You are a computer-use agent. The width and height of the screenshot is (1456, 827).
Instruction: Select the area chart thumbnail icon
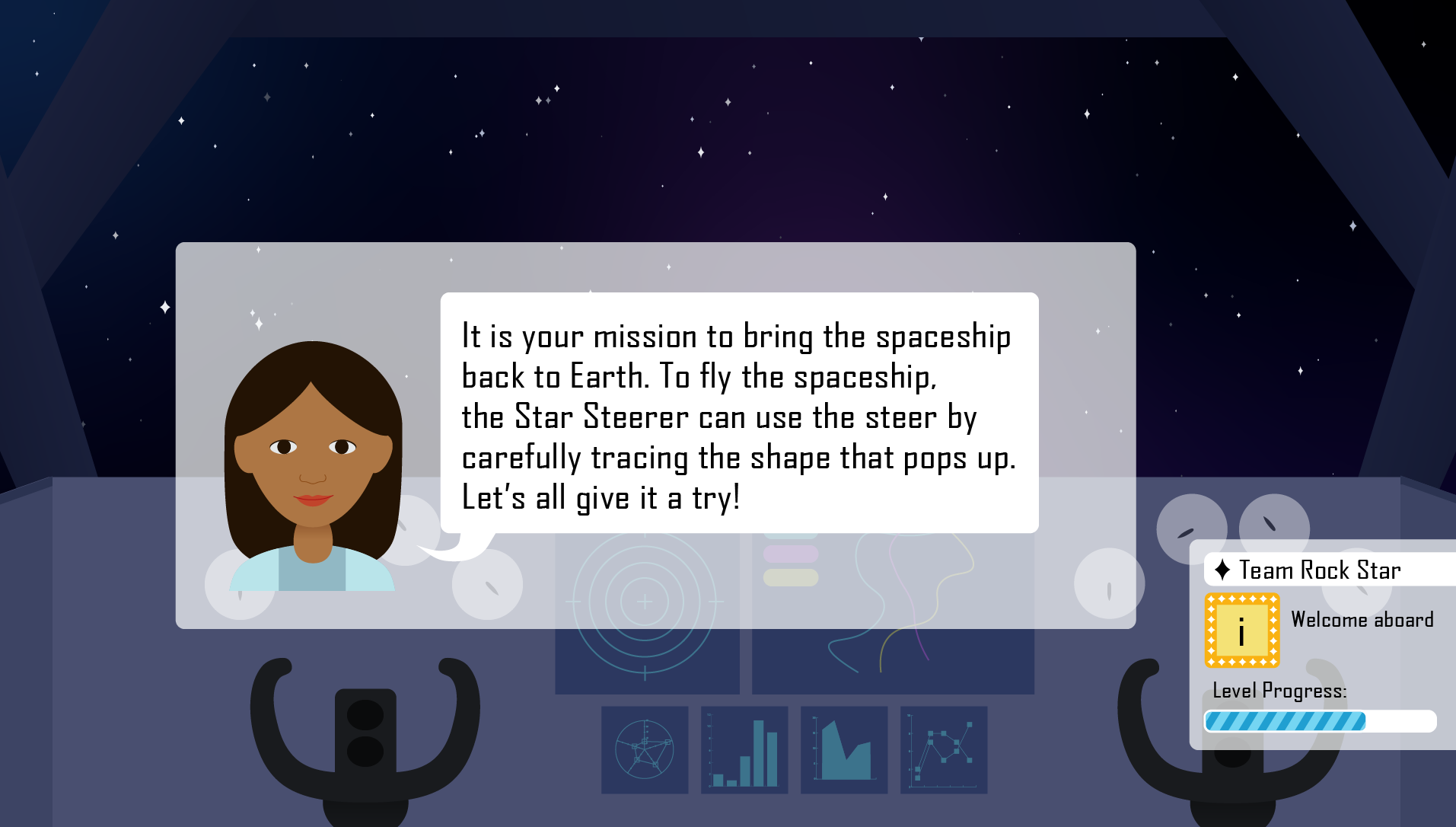[x=844, y=750]
